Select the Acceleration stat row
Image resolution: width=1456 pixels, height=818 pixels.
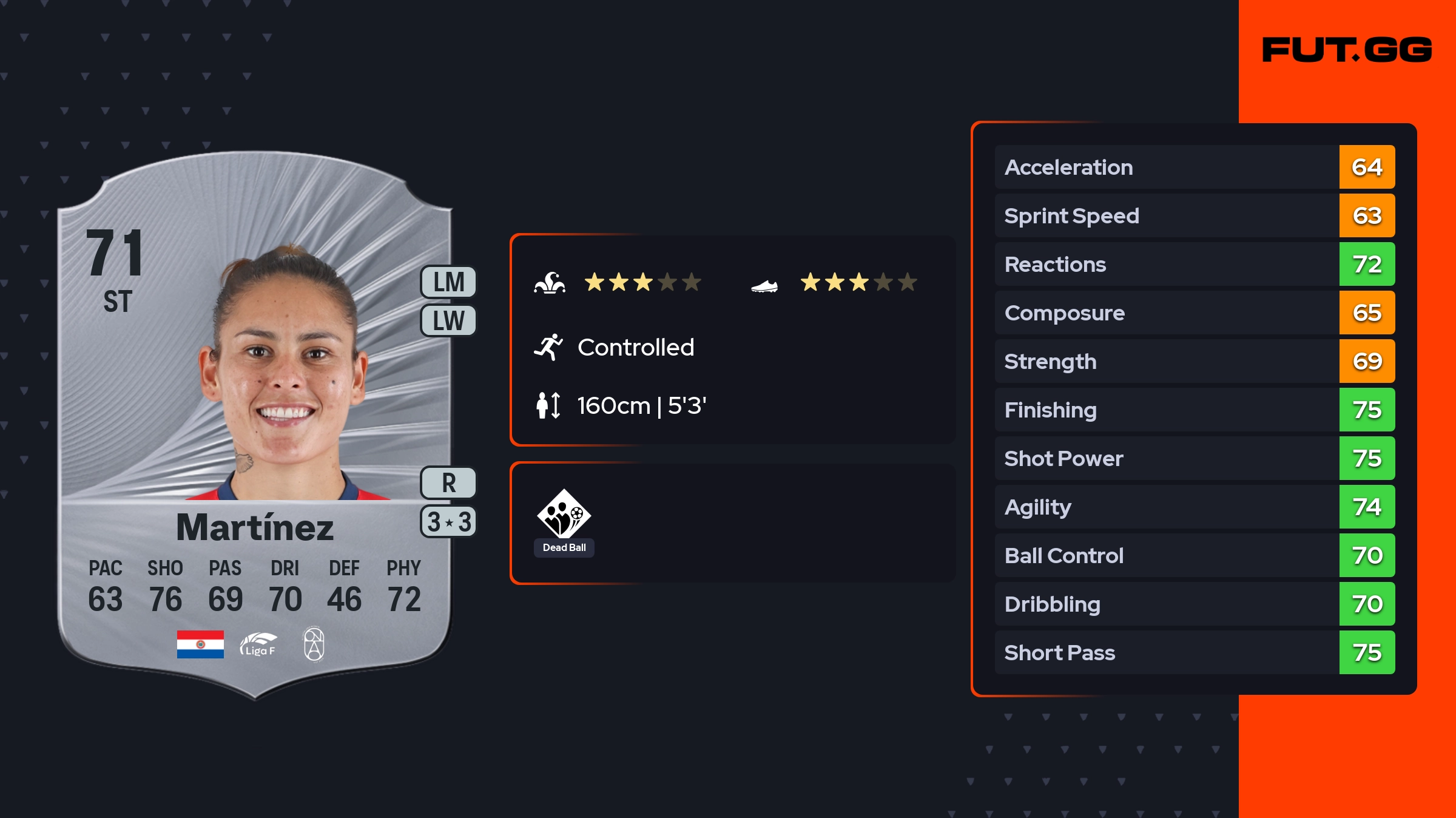pyautogui.click(x=1194, y=167)
